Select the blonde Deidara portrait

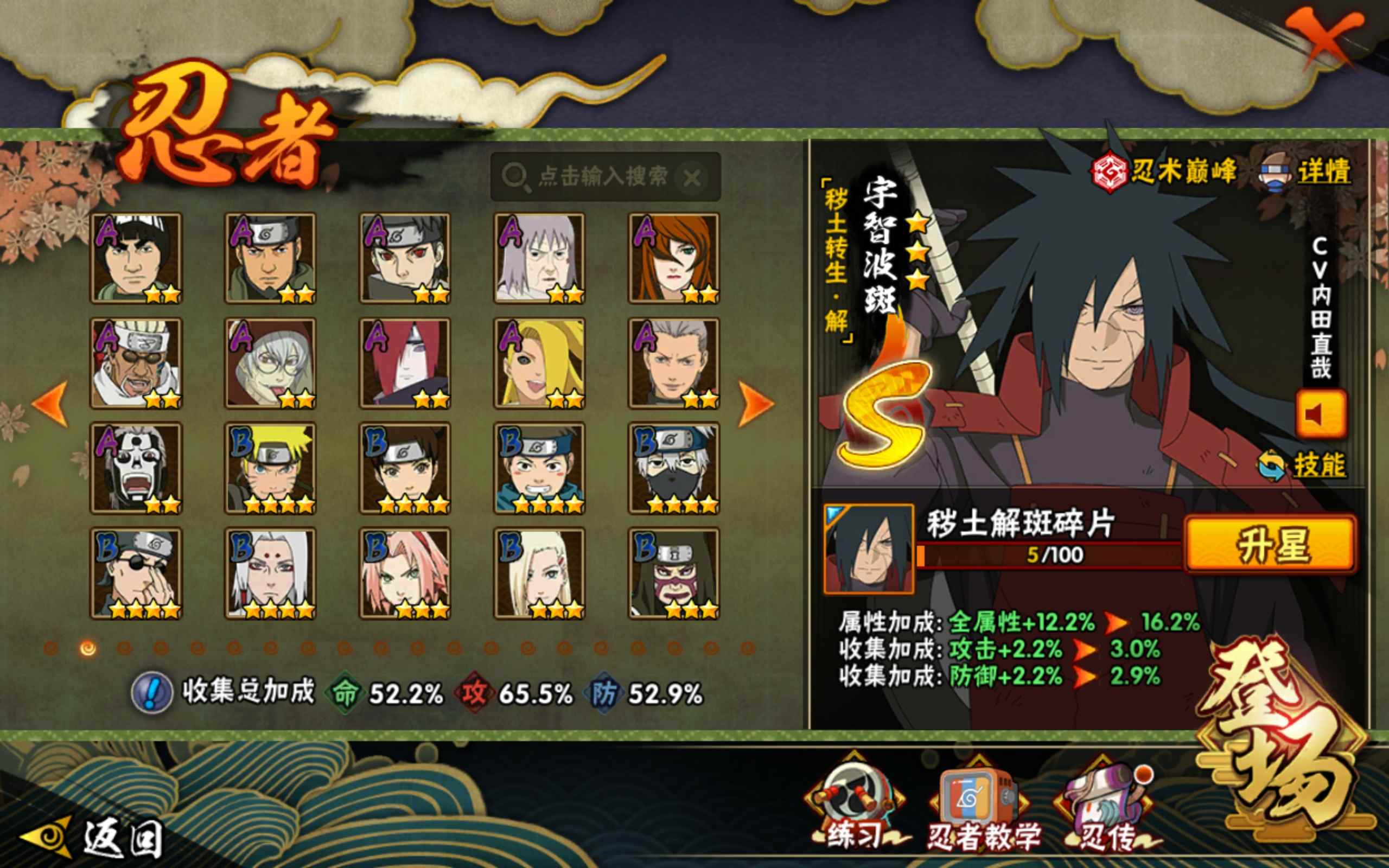coord(539,363)
